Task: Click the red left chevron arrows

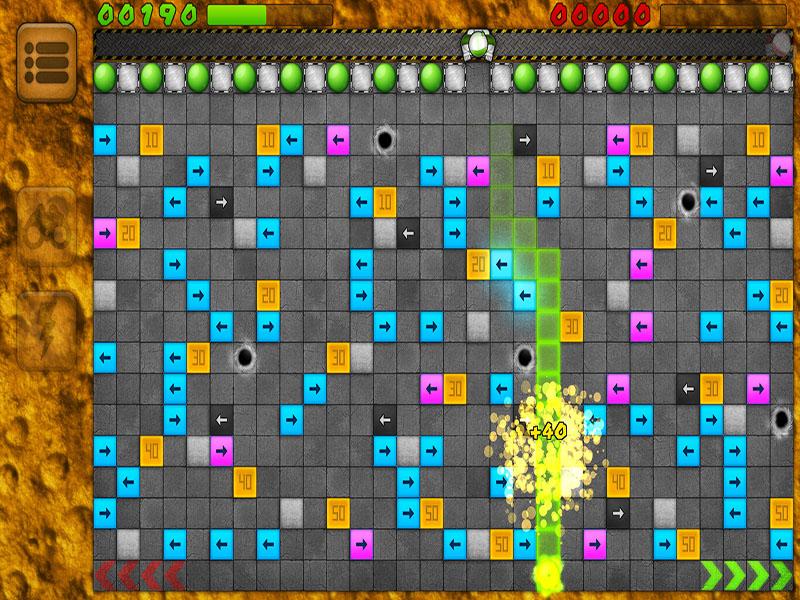Action: [x=139, y=576]
